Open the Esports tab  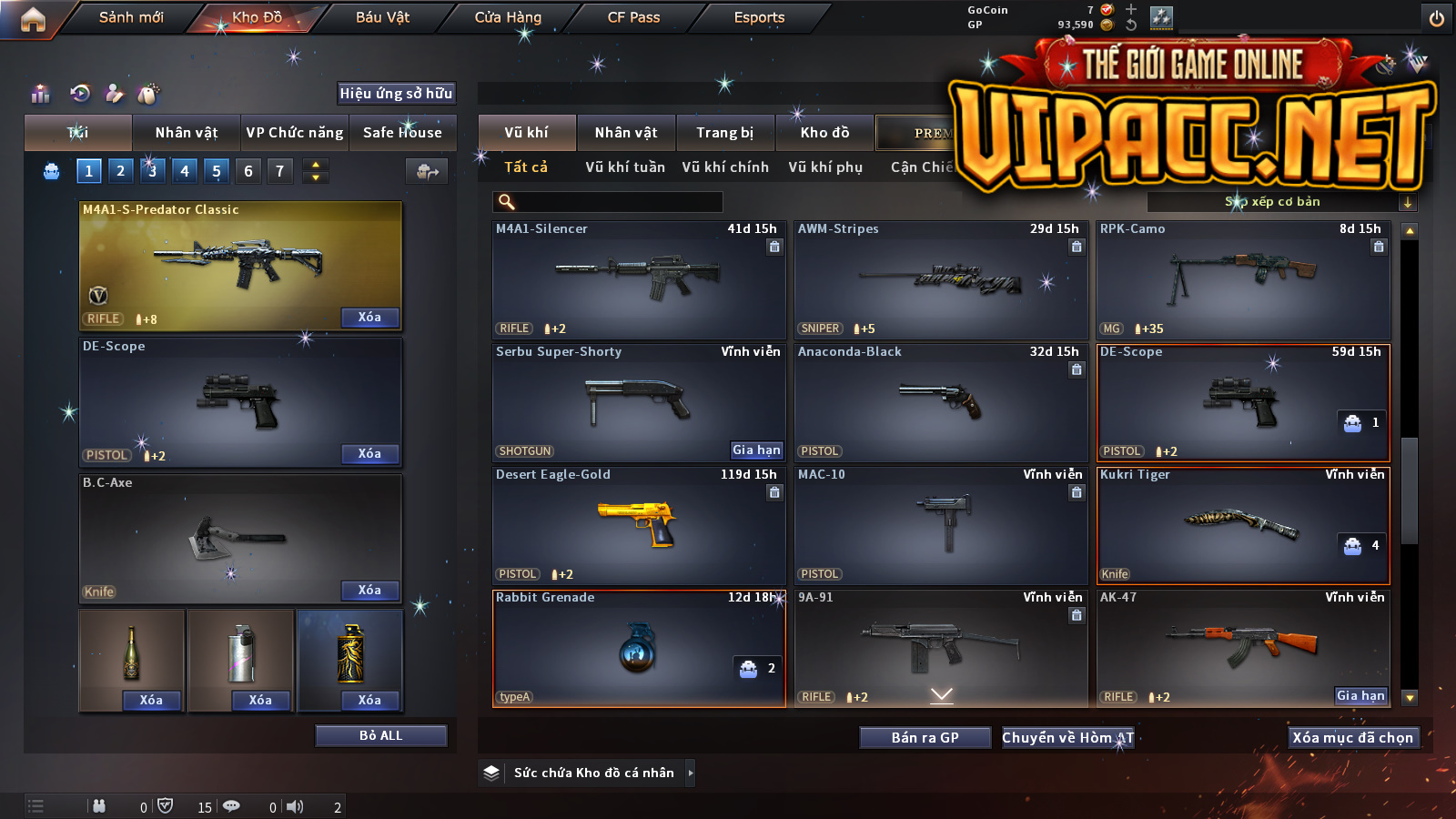759,17
